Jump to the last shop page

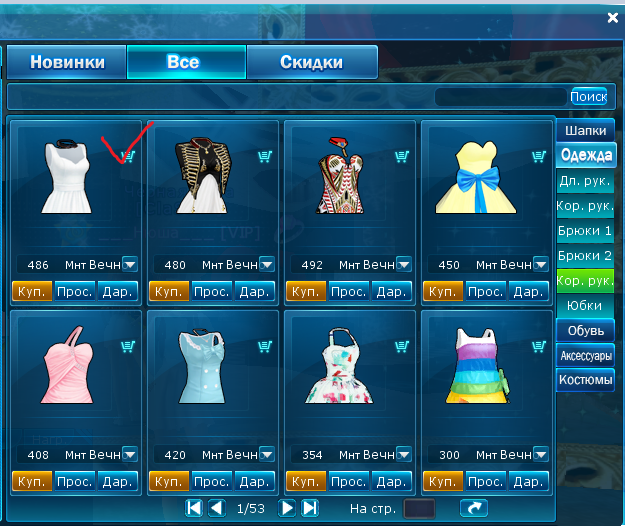(310, 508)
